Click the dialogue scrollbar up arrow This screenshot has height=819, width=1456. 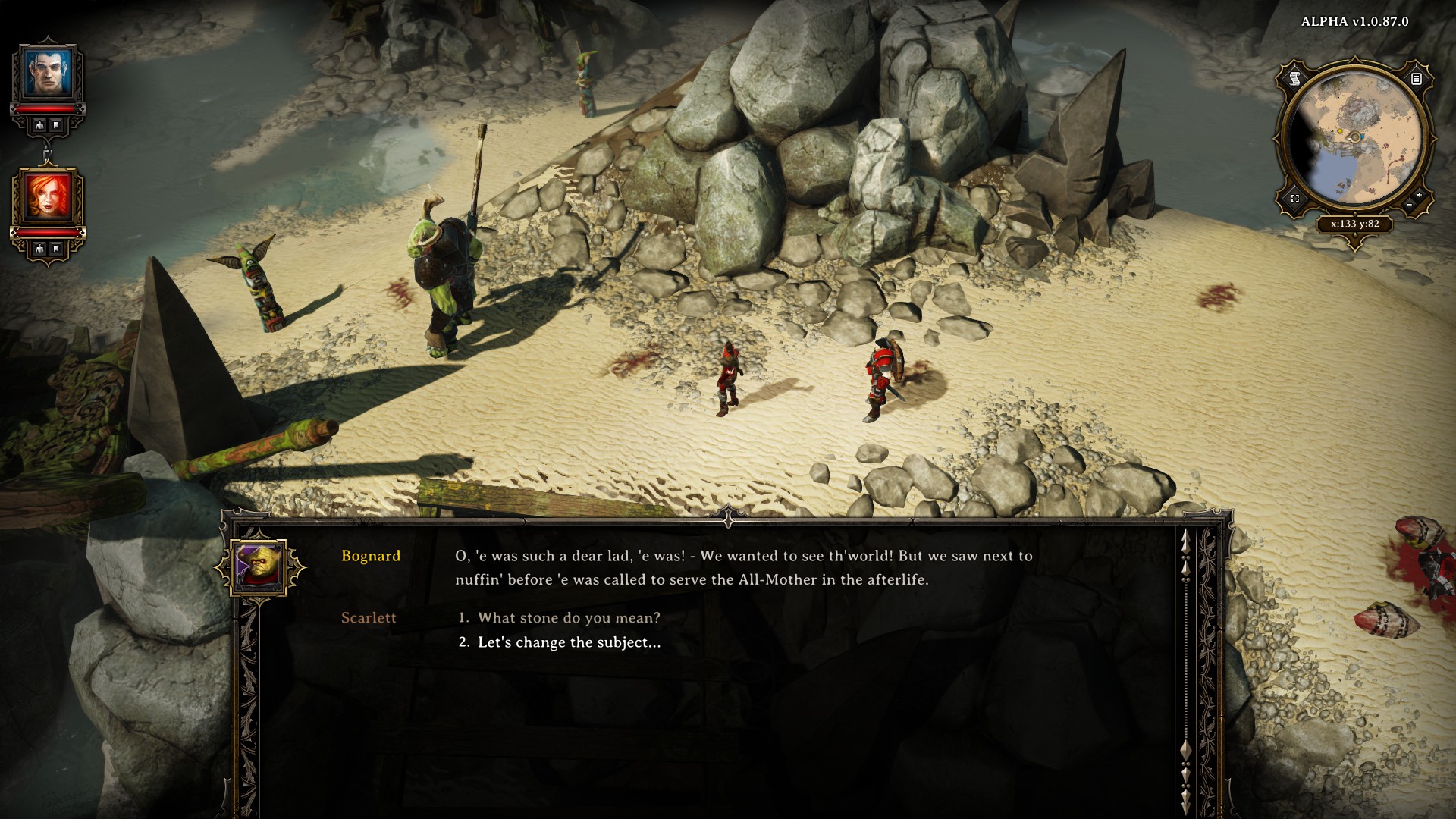1185,540
